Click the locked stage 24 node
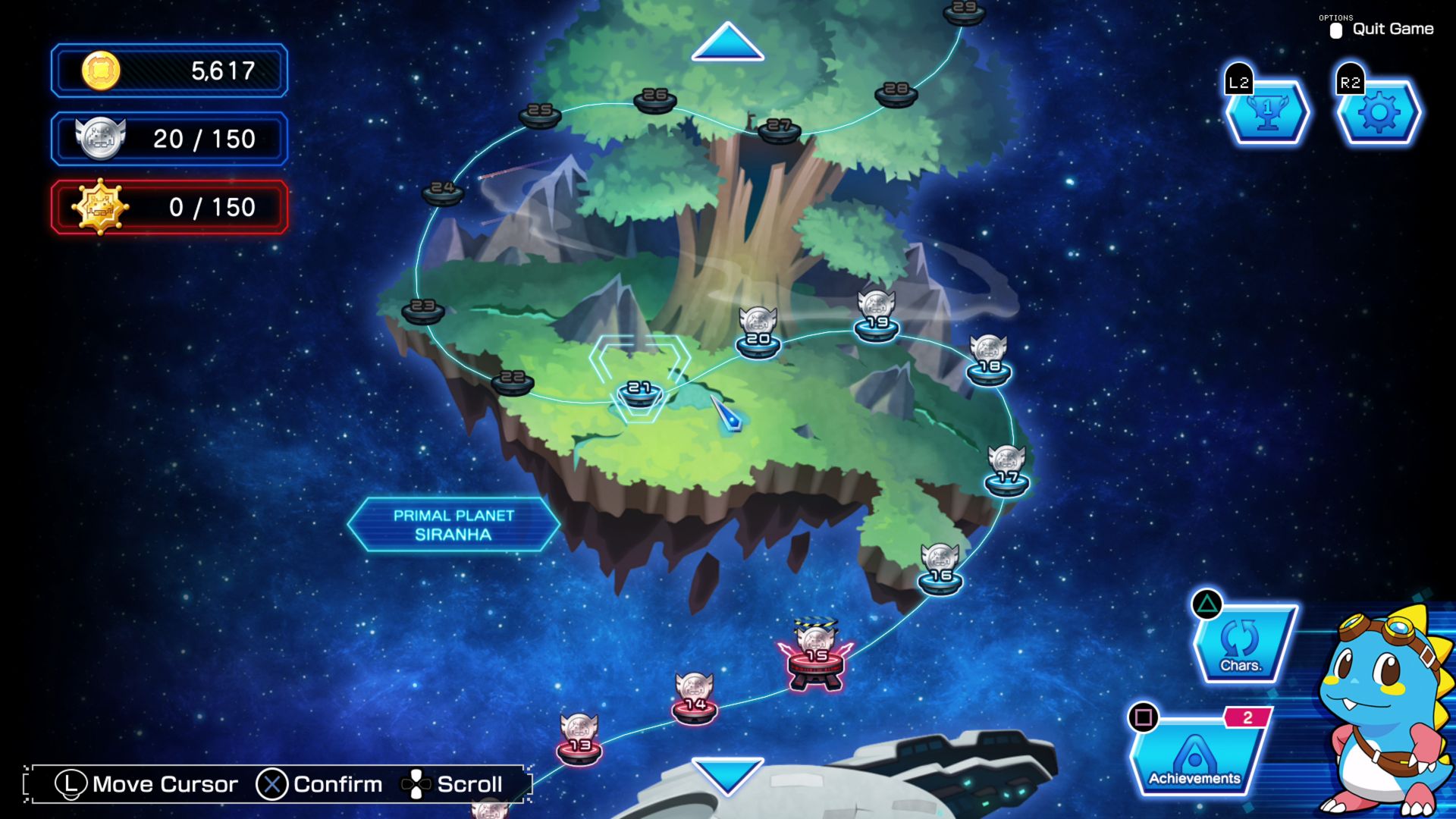This screenshot has width=1456, height=819. (443, 190)
